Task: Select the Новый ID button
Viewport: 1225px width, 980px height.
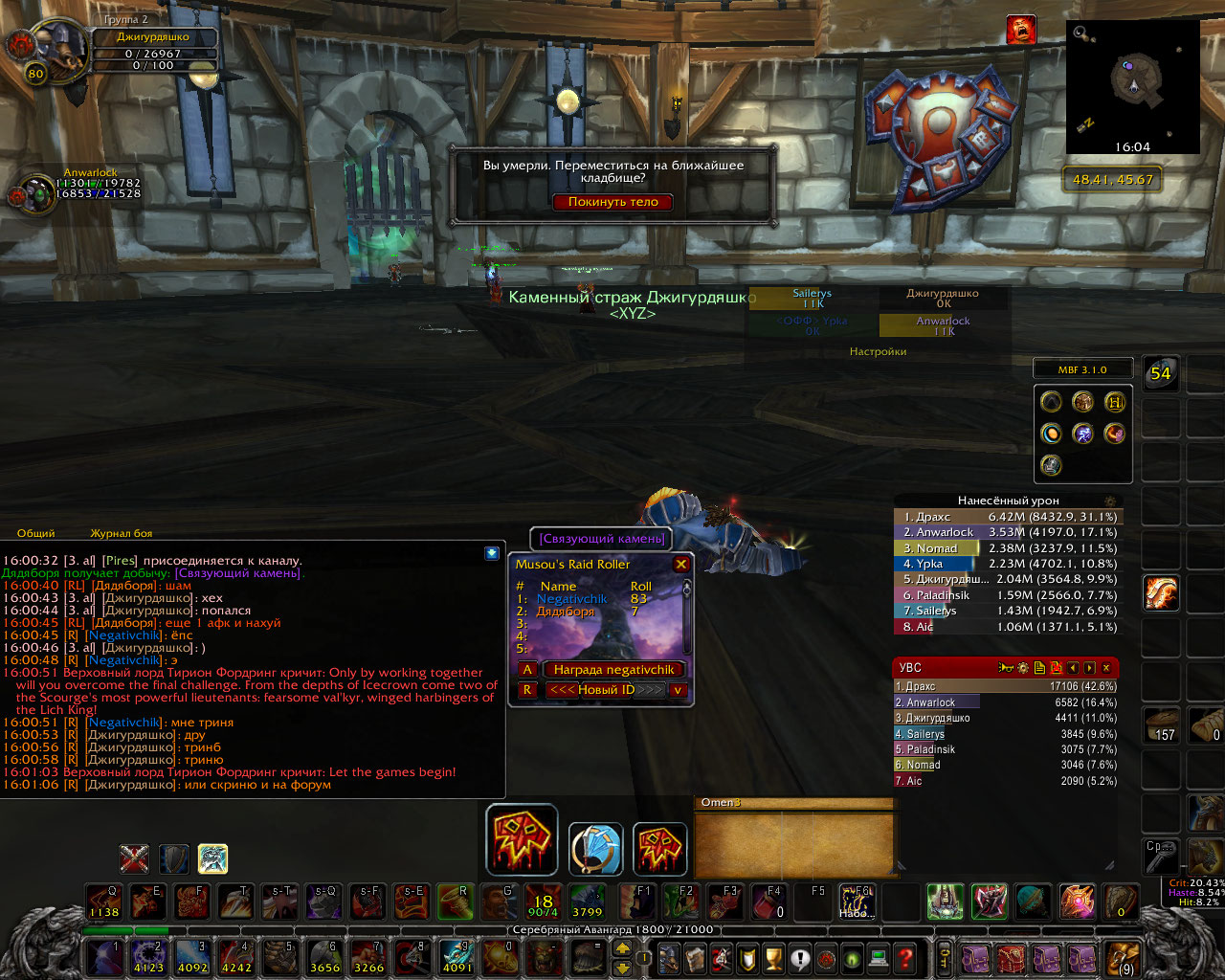Action: coord(606,690)
